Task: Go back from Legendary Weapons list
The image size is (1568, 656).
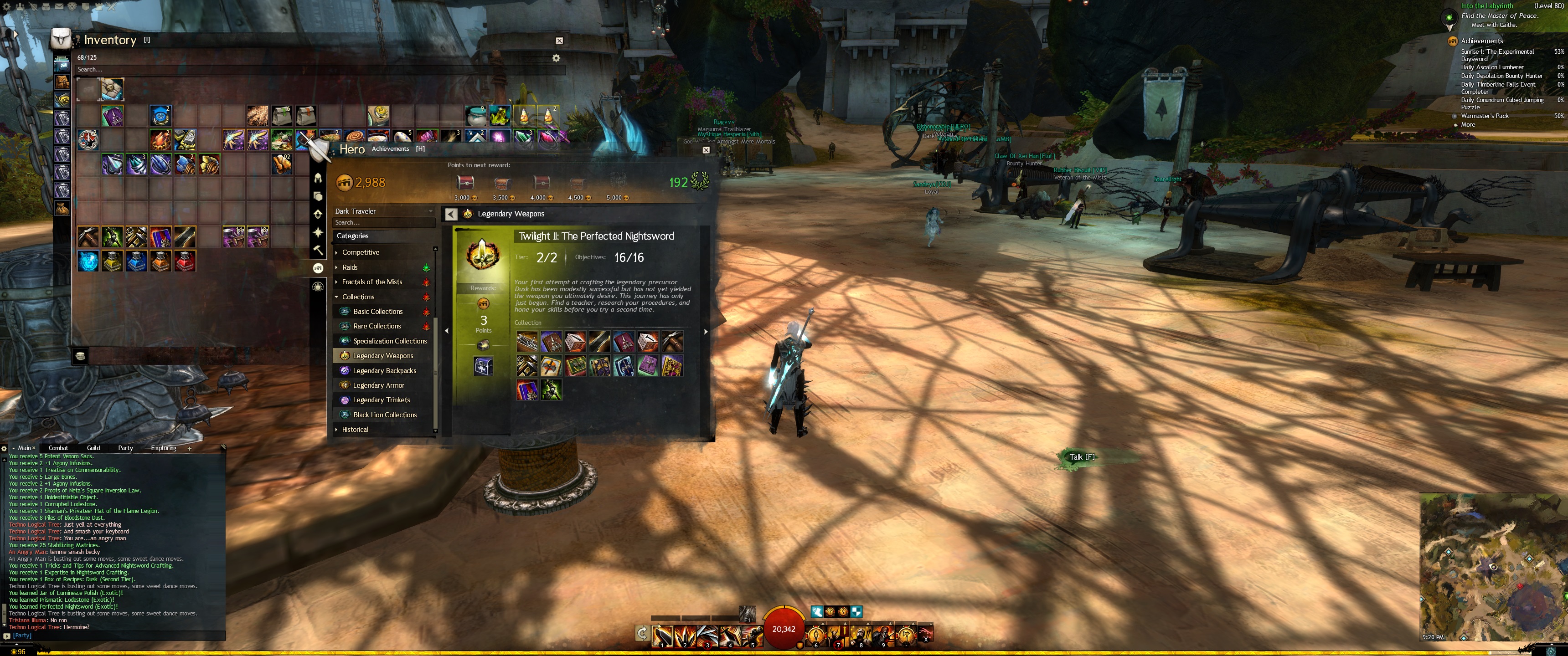Action: [451, 214]
